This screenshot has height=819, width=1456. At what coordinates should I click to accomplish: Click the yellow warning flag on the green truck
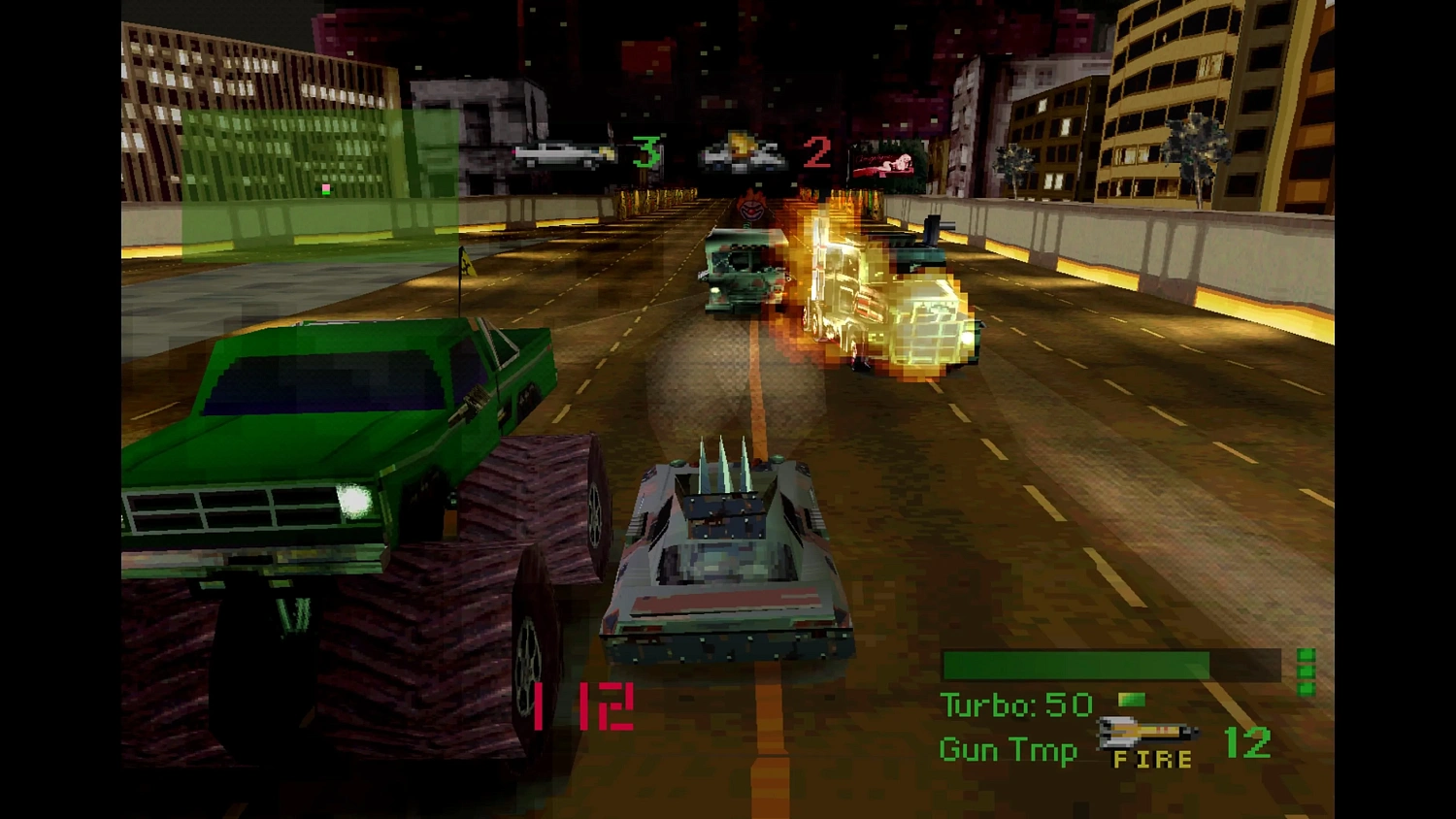(x=468, y=264)
